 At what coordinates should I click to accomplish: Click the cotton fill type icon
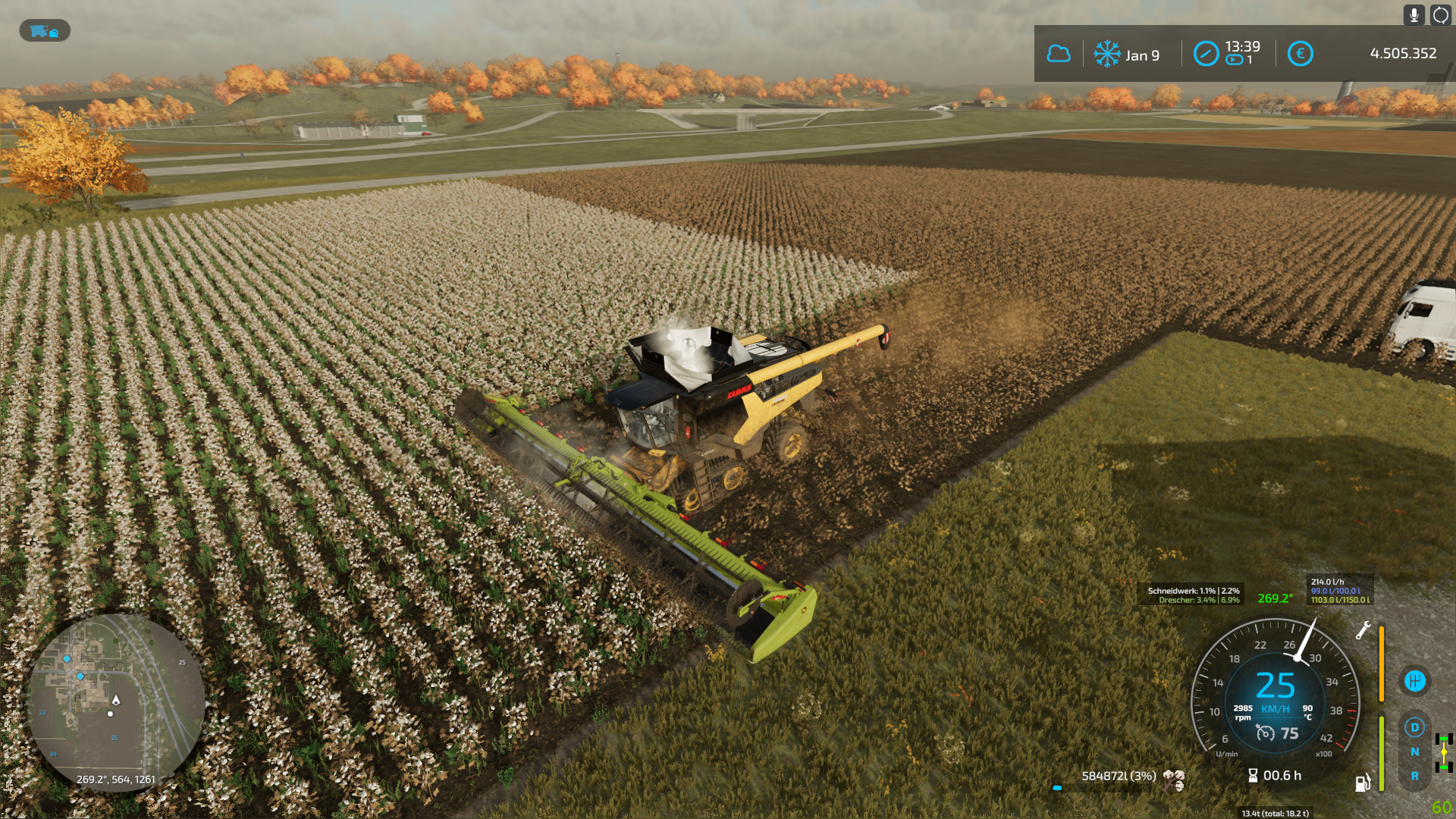click(x=1173, y=778)
